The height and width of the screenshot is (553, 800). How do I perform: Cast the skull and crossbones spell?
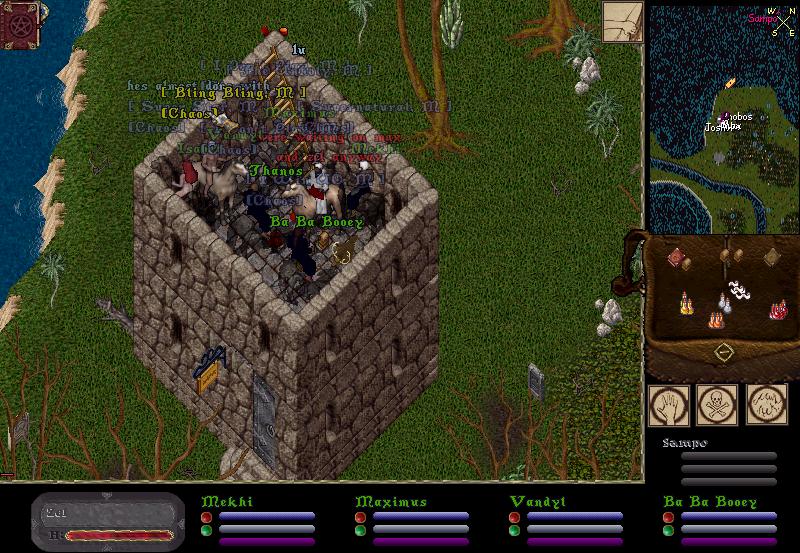(716, 404)
